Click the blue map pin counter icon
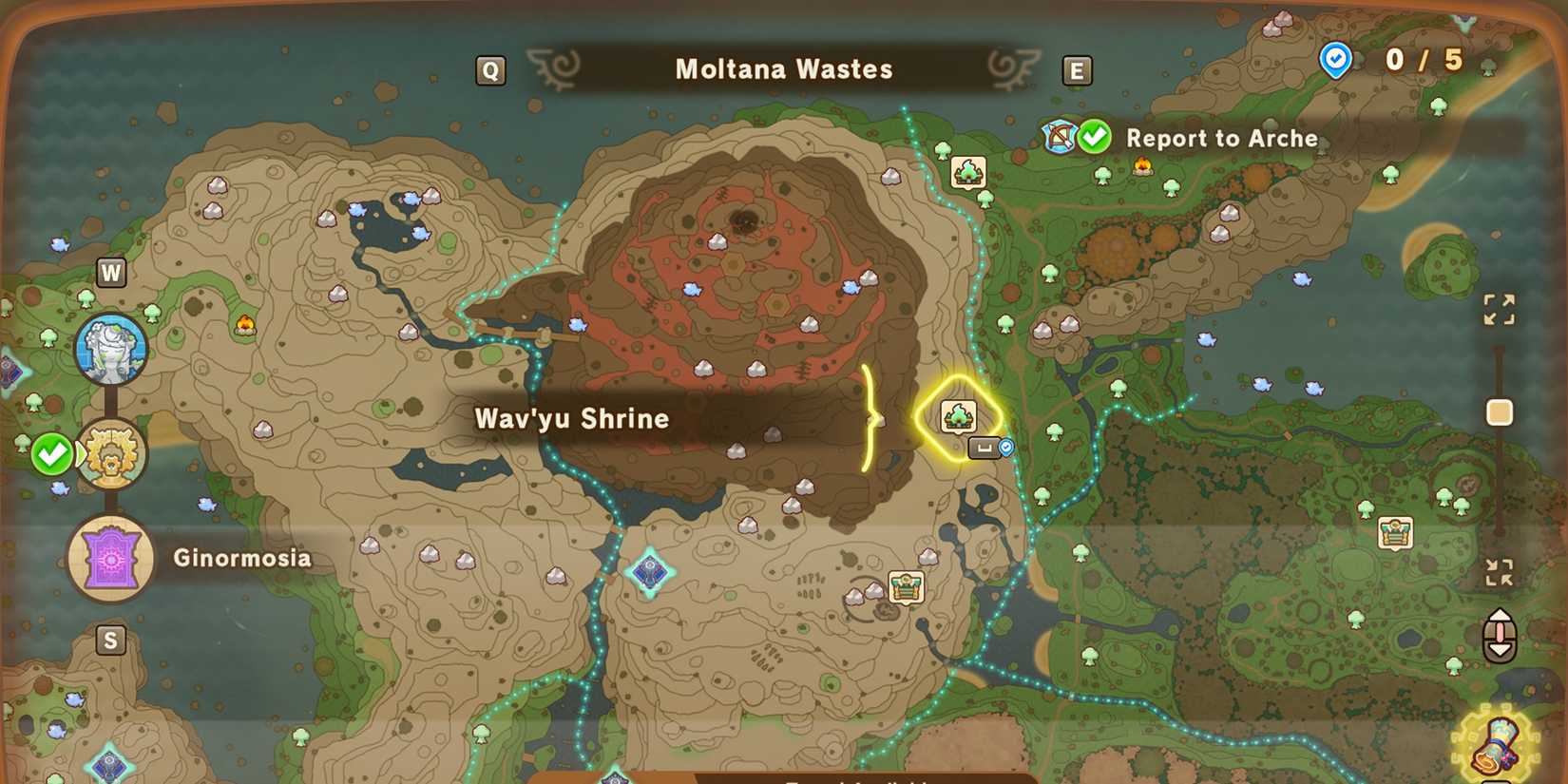Screen dimensions: 1568x784 (1336, 58)
